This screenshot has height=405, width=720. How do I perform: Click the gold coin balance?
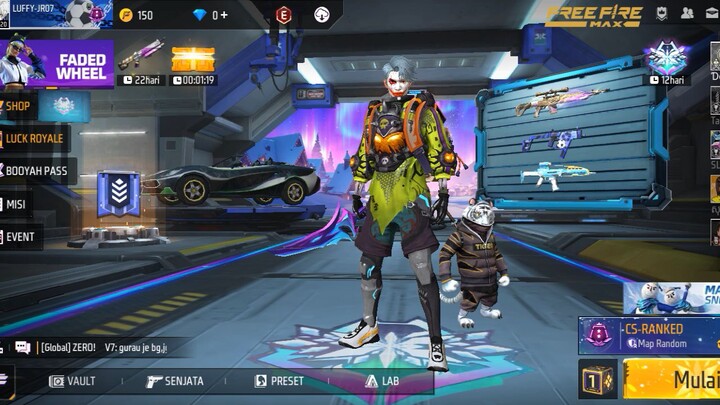136,15
